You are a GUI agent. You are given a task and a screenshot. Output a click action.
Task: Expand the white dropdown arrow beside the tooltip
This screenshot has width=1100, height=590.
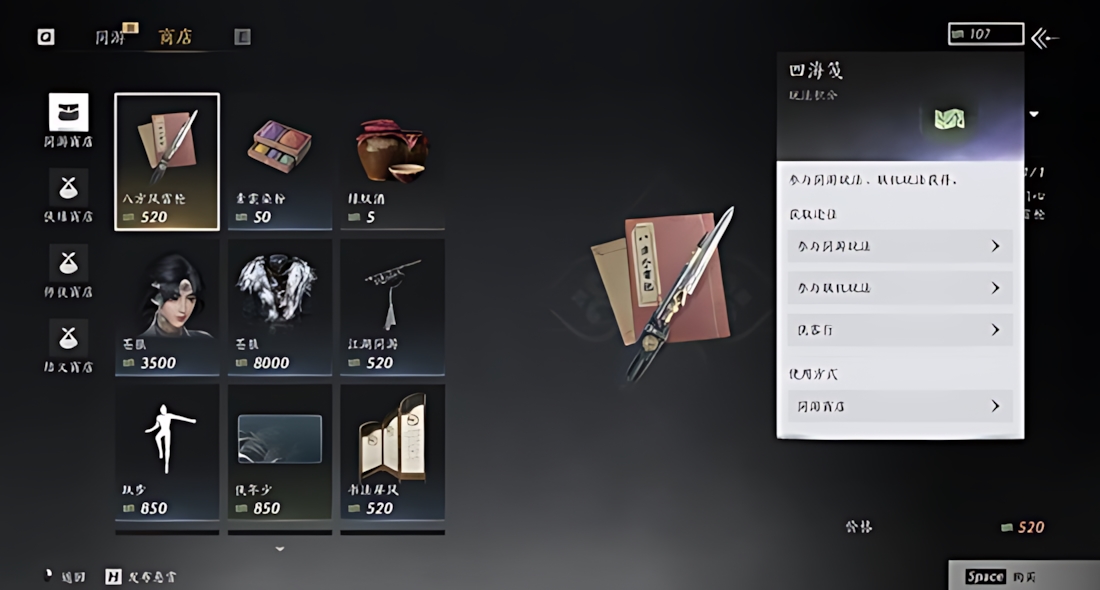click(1034, 114)
